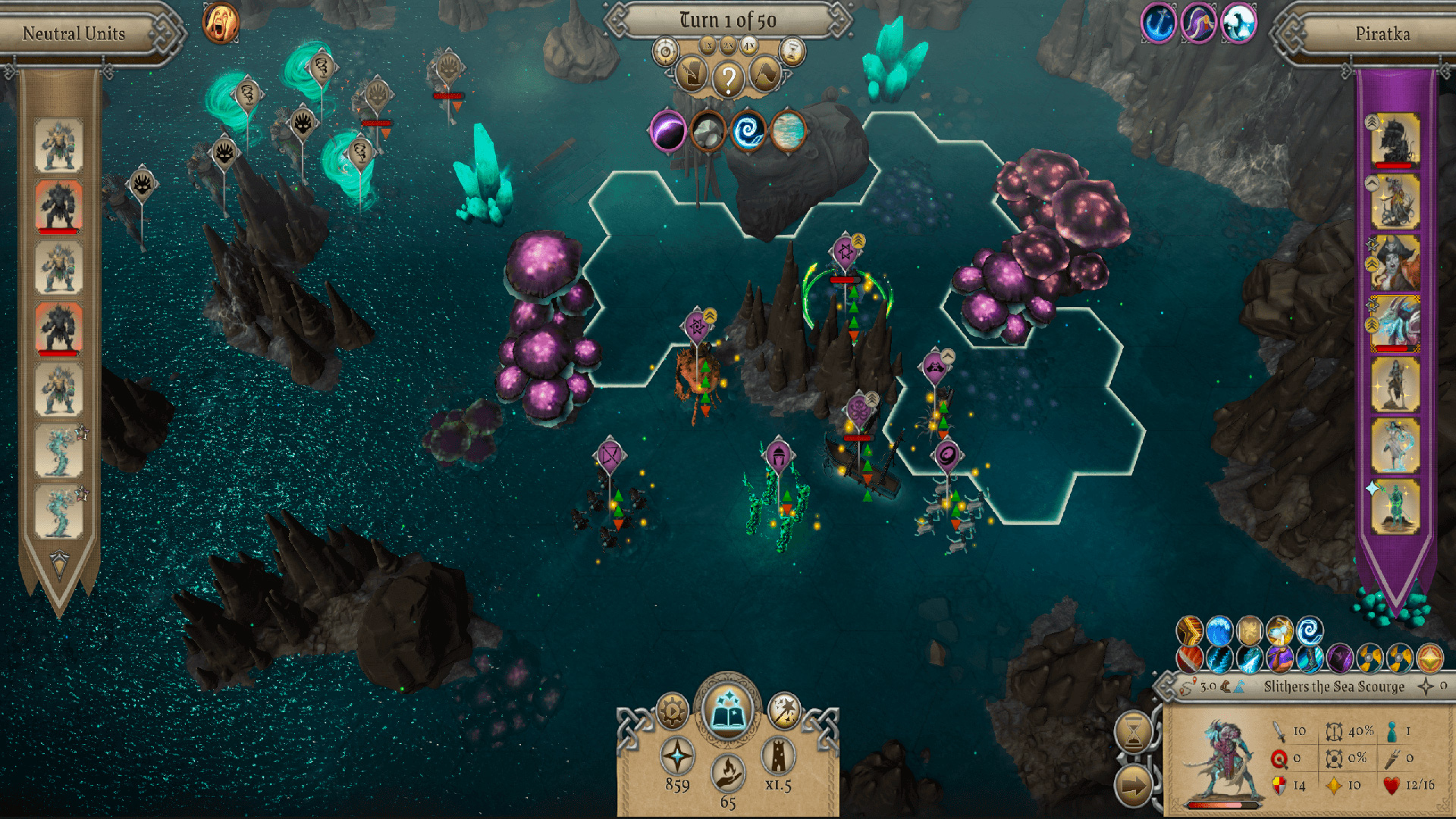Select the pirate captain portrait in Piratka banner
1456x819 pixels.
coord(1395,262)
